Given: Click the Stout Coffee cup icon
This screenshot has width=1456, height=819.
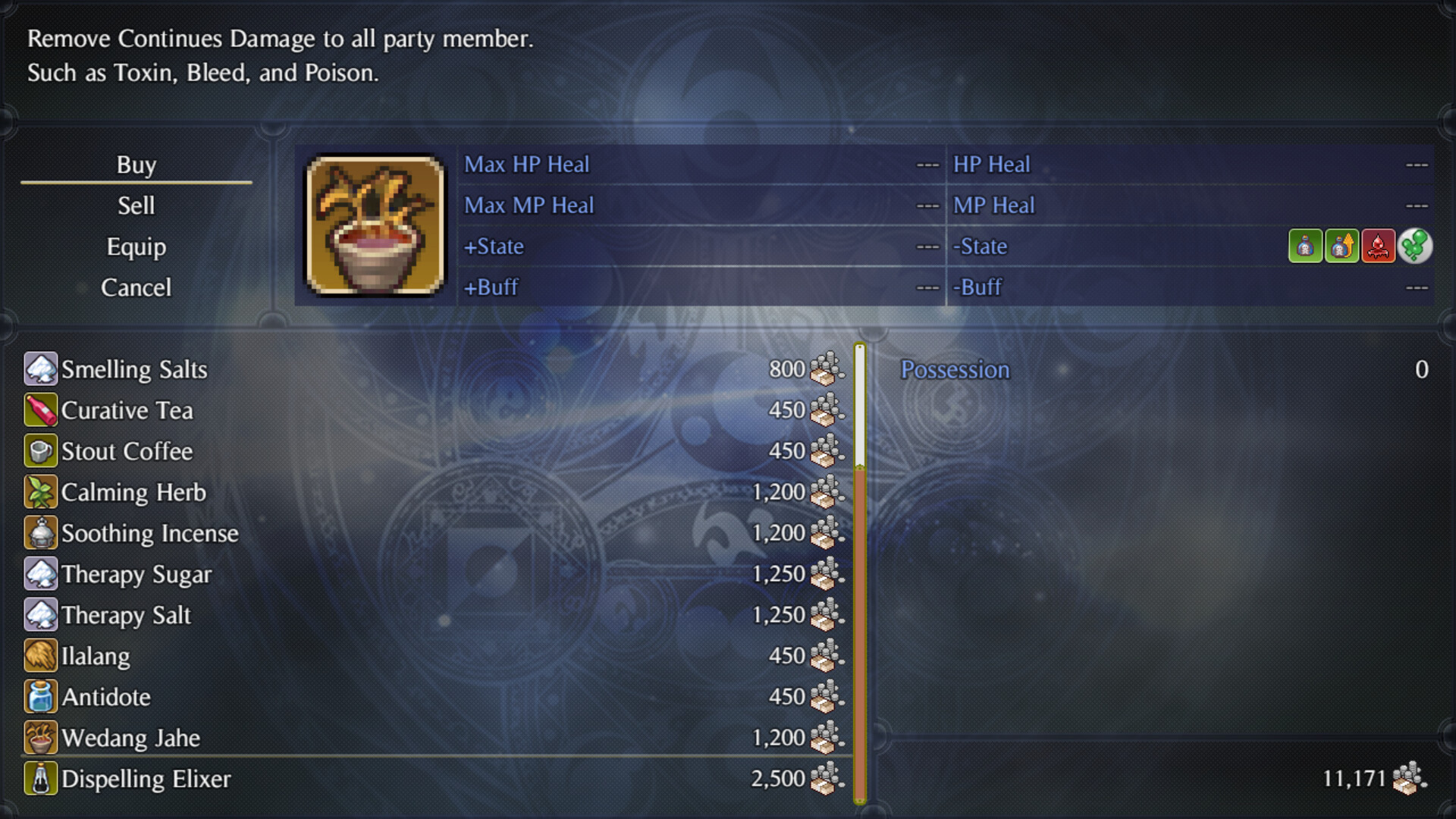Looking at the screenshot, I should coord(40,450).
